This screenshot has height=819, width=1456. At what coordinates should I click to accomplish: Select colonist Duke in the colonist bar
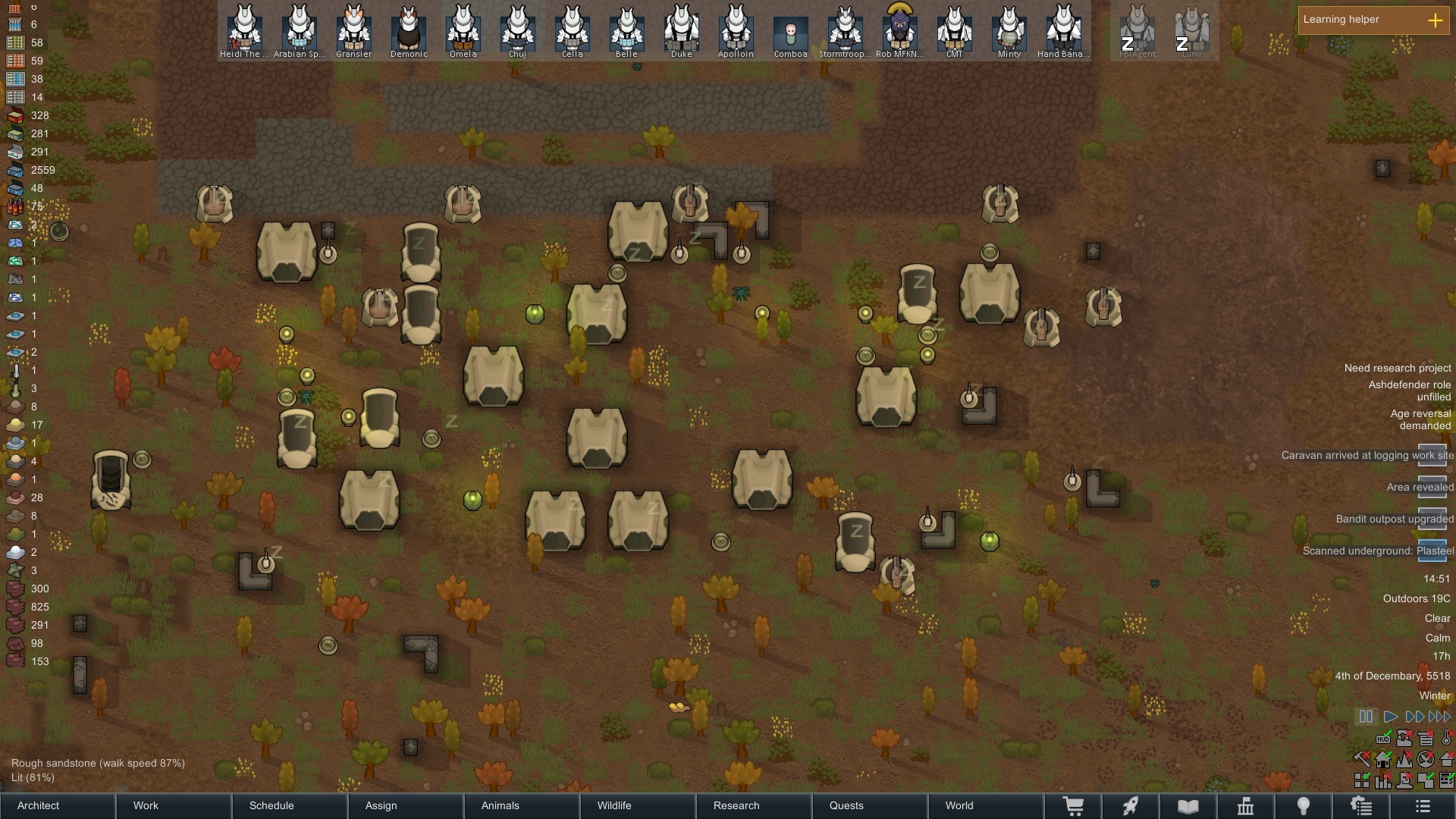click(681, 30)
